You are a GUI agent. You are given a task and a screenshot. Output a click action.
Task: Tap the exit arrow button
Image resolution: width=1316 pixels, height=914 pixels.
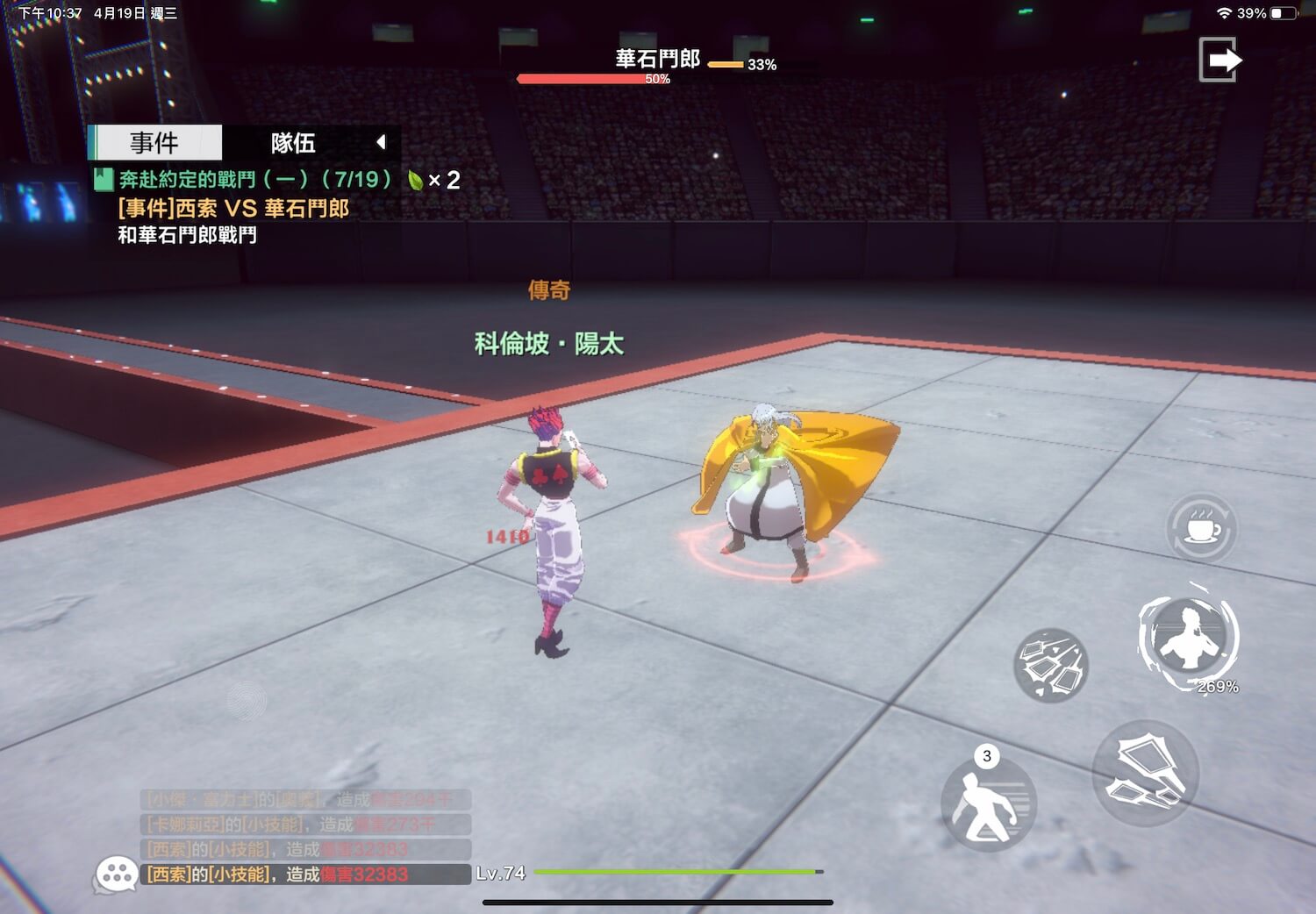point(1219,61)
